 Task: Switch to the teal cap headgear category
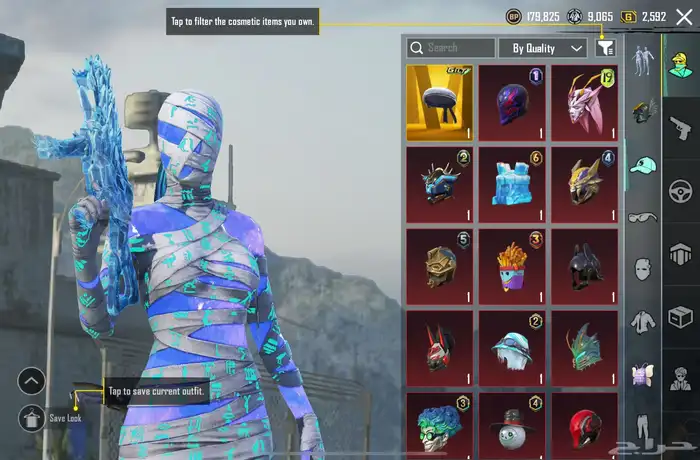click(643, 165)
